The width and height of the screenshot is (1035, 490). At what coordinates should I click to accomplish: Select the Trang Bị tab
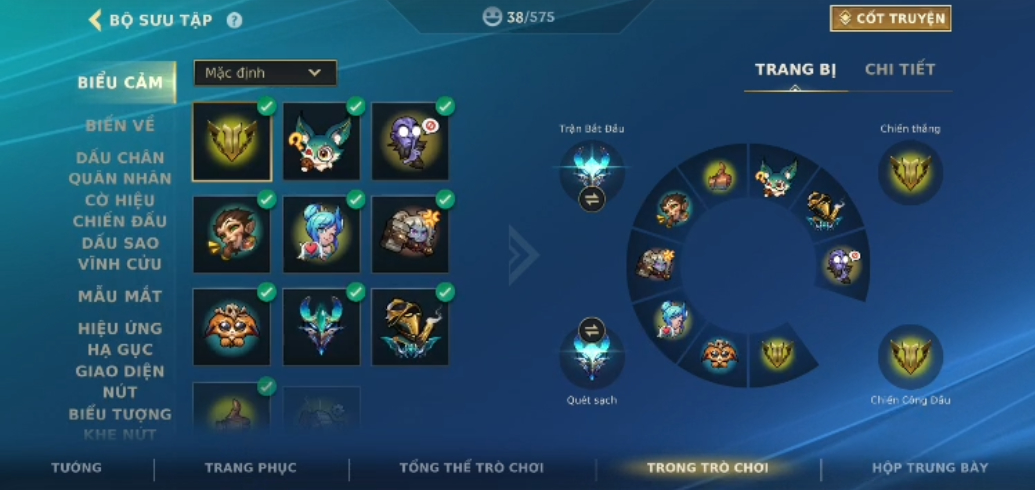tap(795, 69)
